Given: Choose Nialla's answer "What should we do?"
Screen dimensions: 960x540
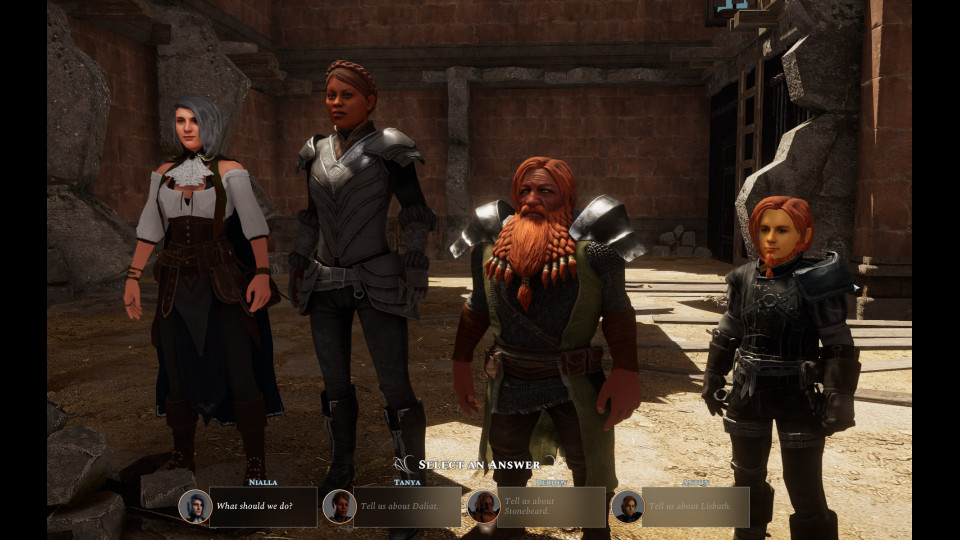Looking at the screenshot, I should pos(263,506).
